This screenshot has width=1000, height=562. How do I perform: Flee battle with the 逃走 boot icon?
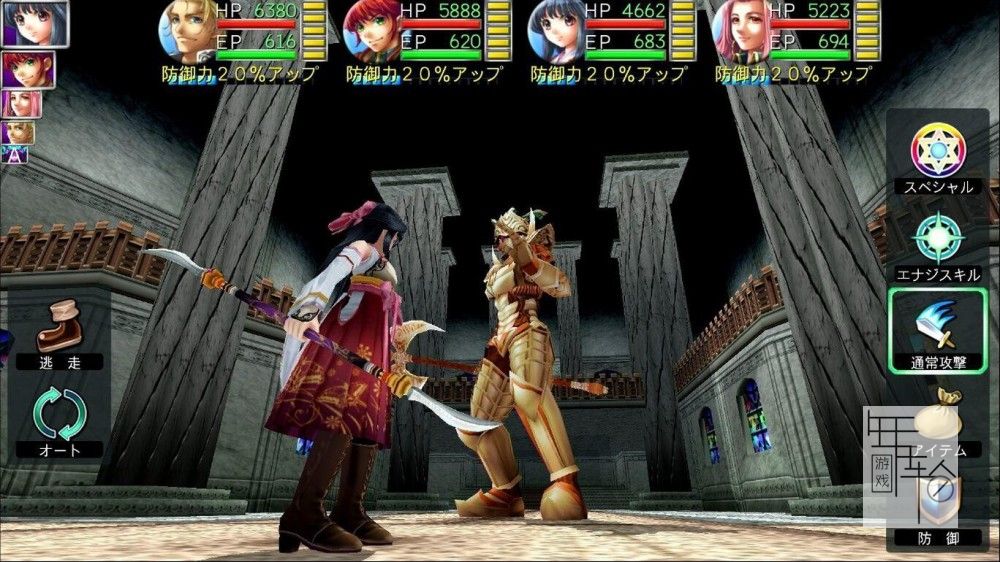click(x=59, y=335)
